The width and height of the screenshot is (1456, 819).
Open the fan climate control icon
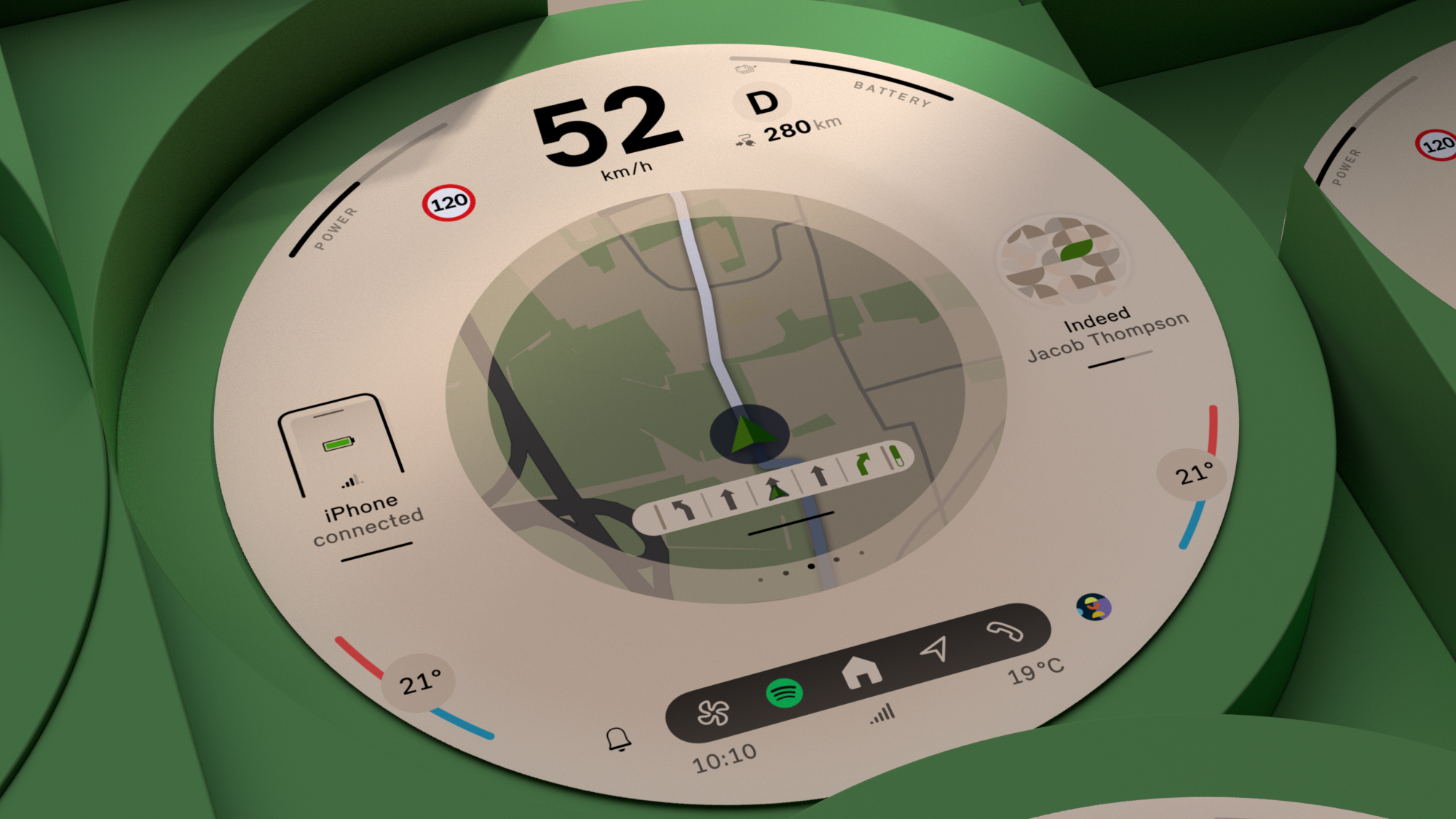pos(713,713)
